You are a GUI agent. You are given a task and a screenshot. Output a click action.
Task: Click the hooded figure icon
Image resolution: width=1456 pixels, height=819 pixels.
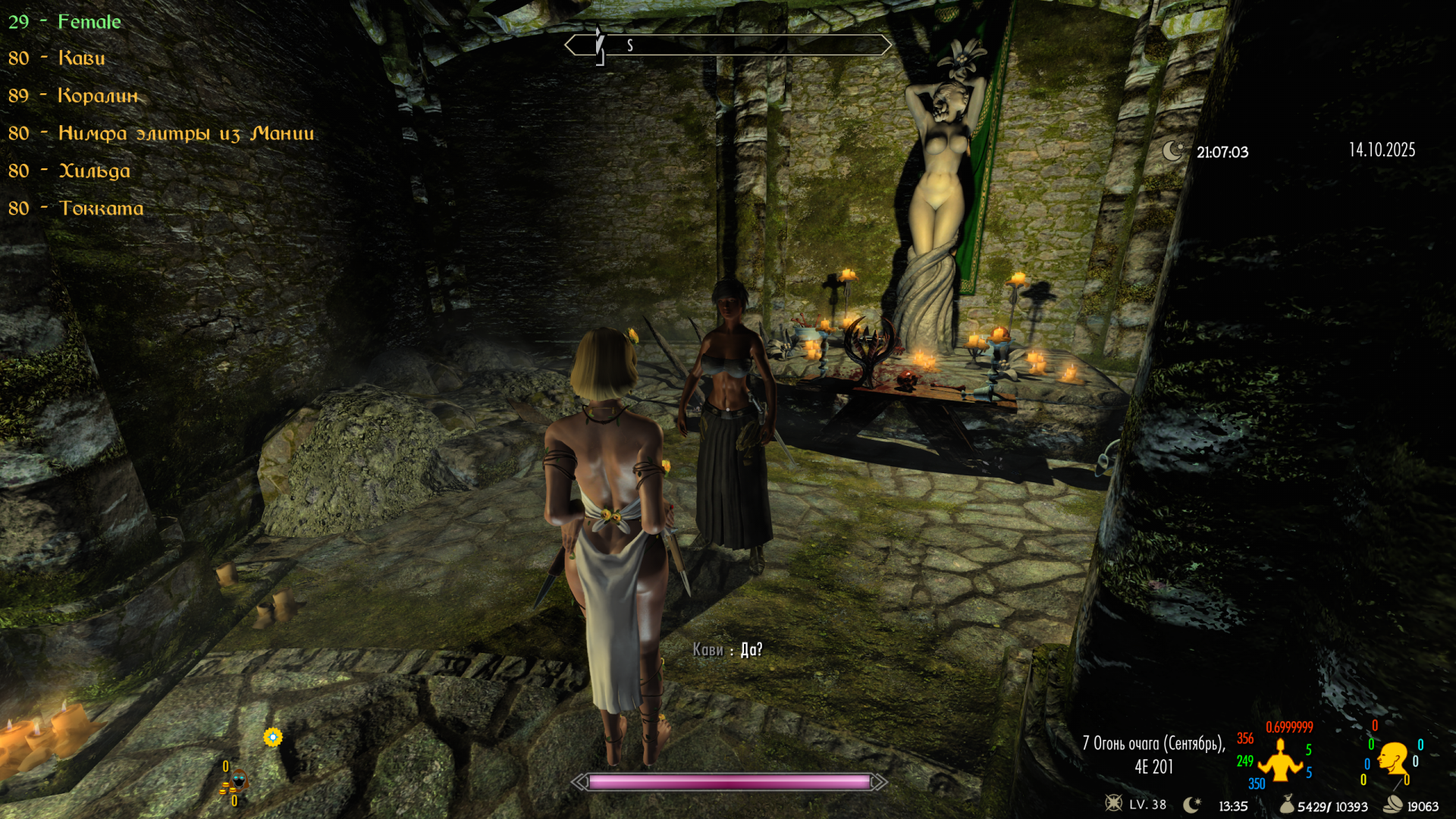click(x=238, y=780)
